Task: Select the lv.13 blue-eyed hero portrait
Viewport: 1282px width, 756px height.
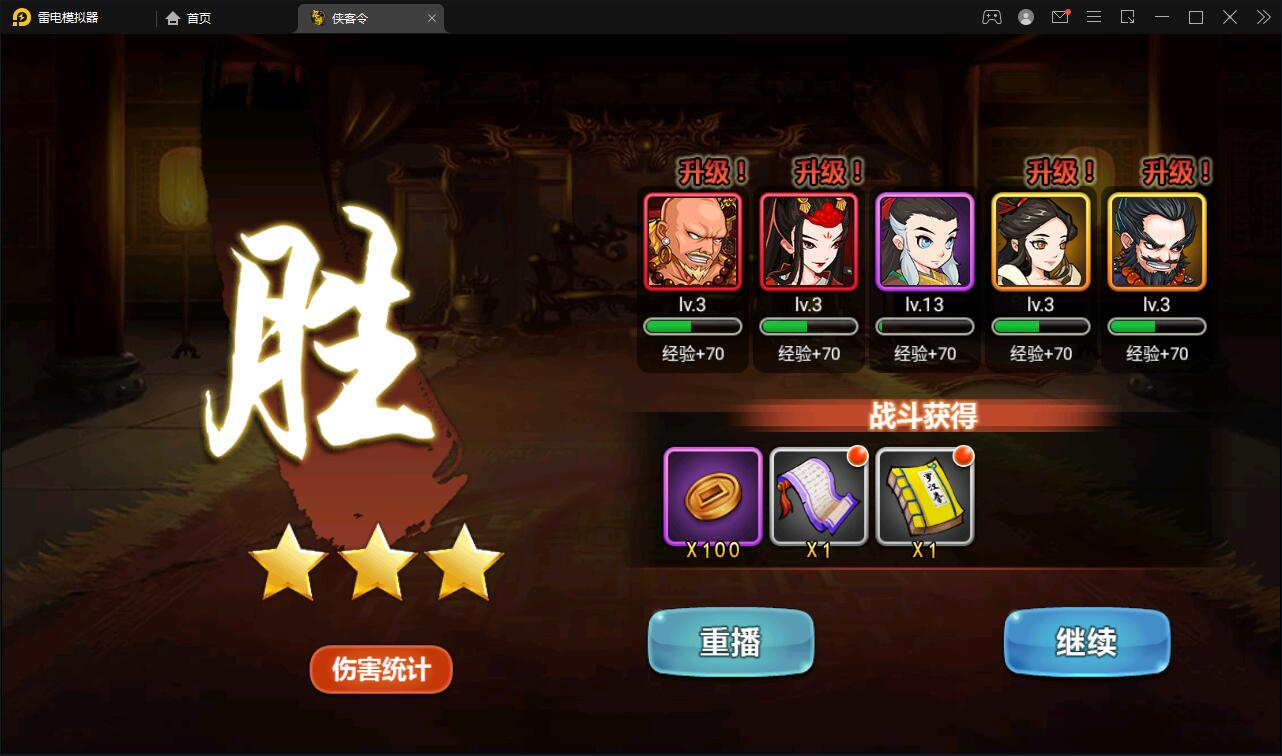Action: 924,241
